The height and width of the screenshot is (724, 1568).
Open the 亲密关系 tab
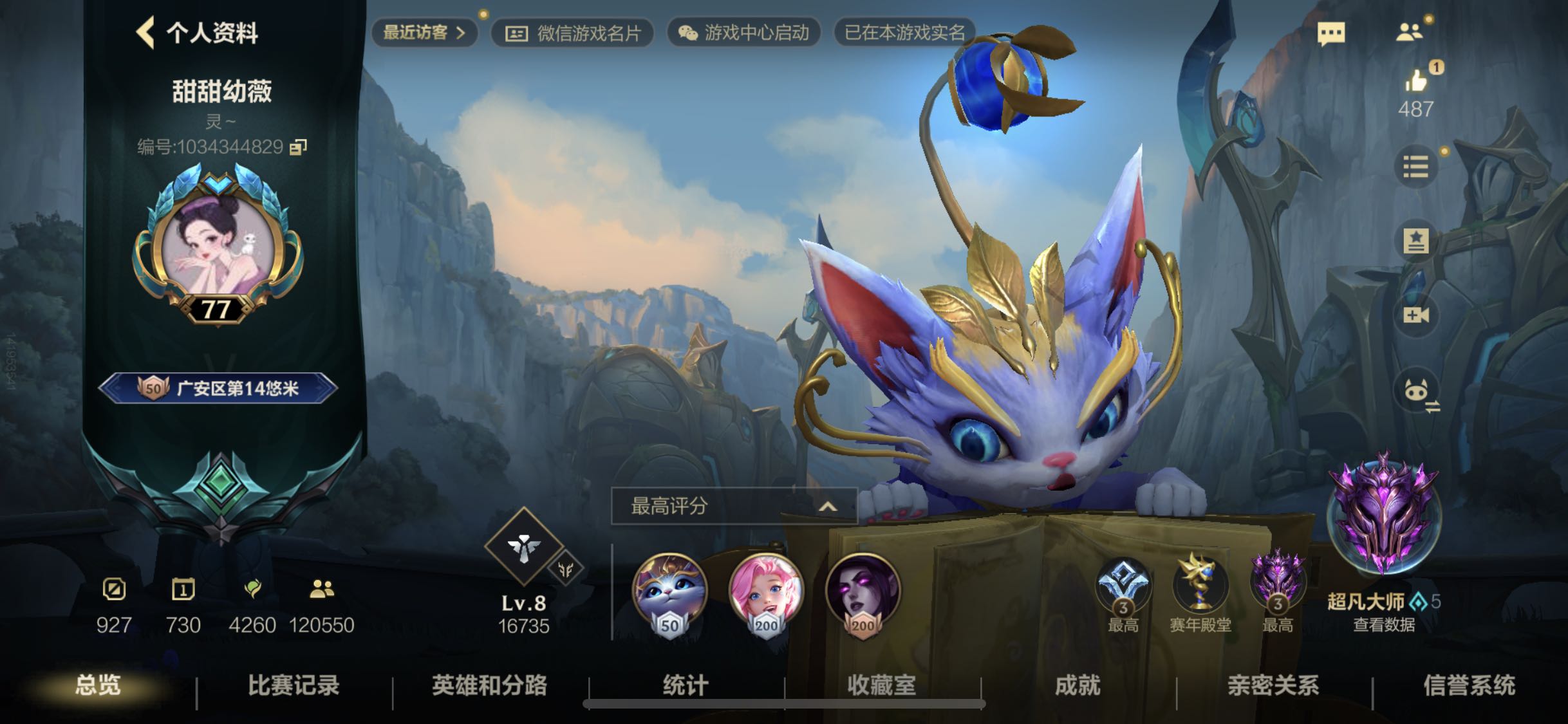1273,685
